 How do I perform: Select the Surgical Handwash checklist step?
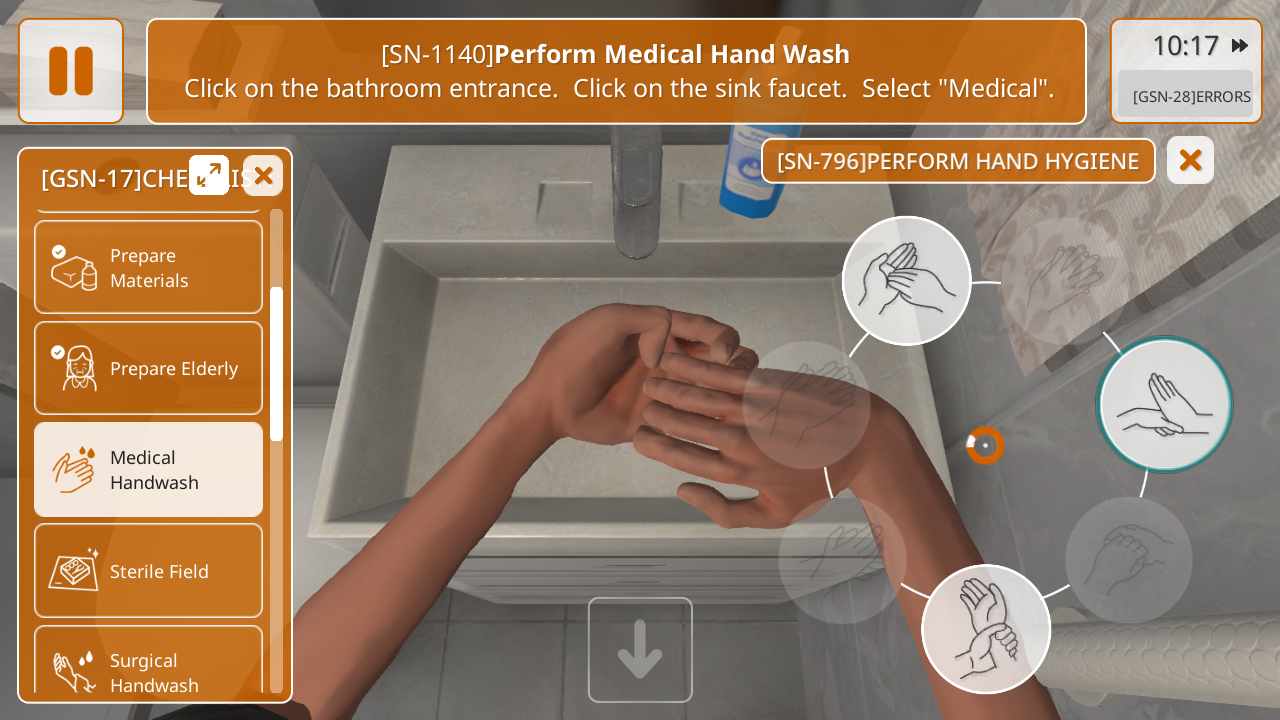click(148, 665)
